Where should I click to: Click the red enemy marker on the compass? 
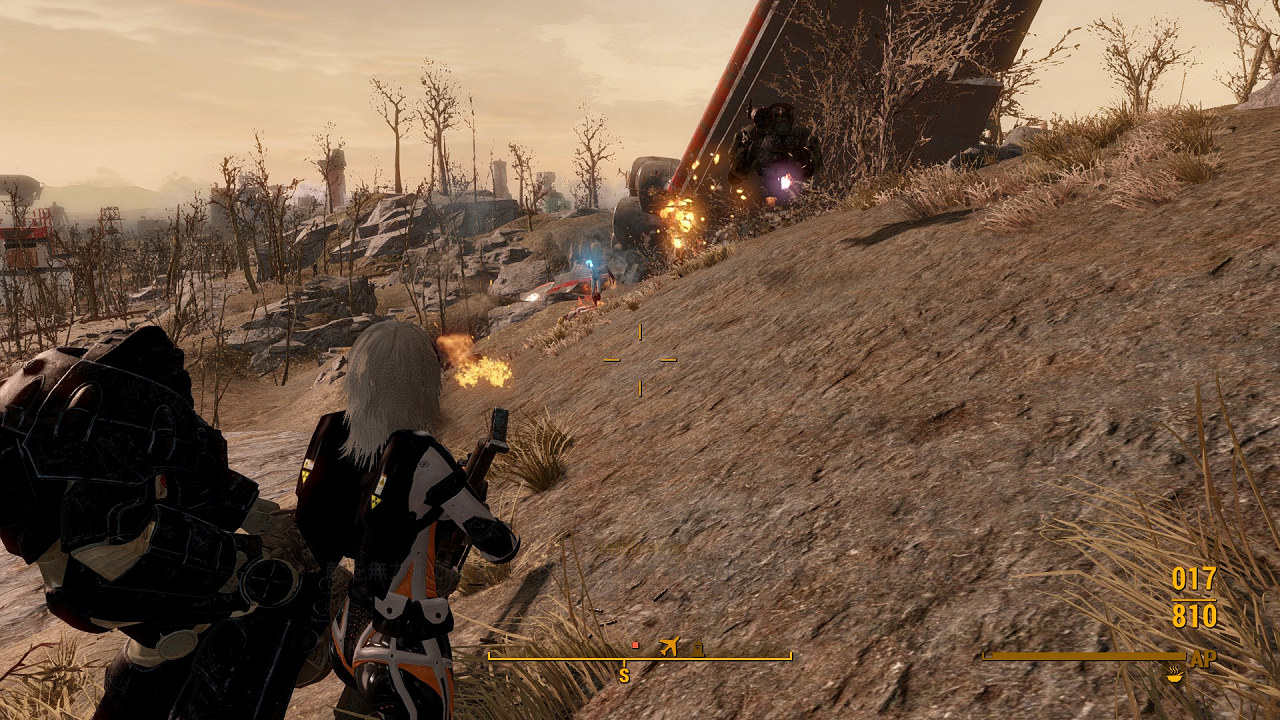[x=635, y=645]
